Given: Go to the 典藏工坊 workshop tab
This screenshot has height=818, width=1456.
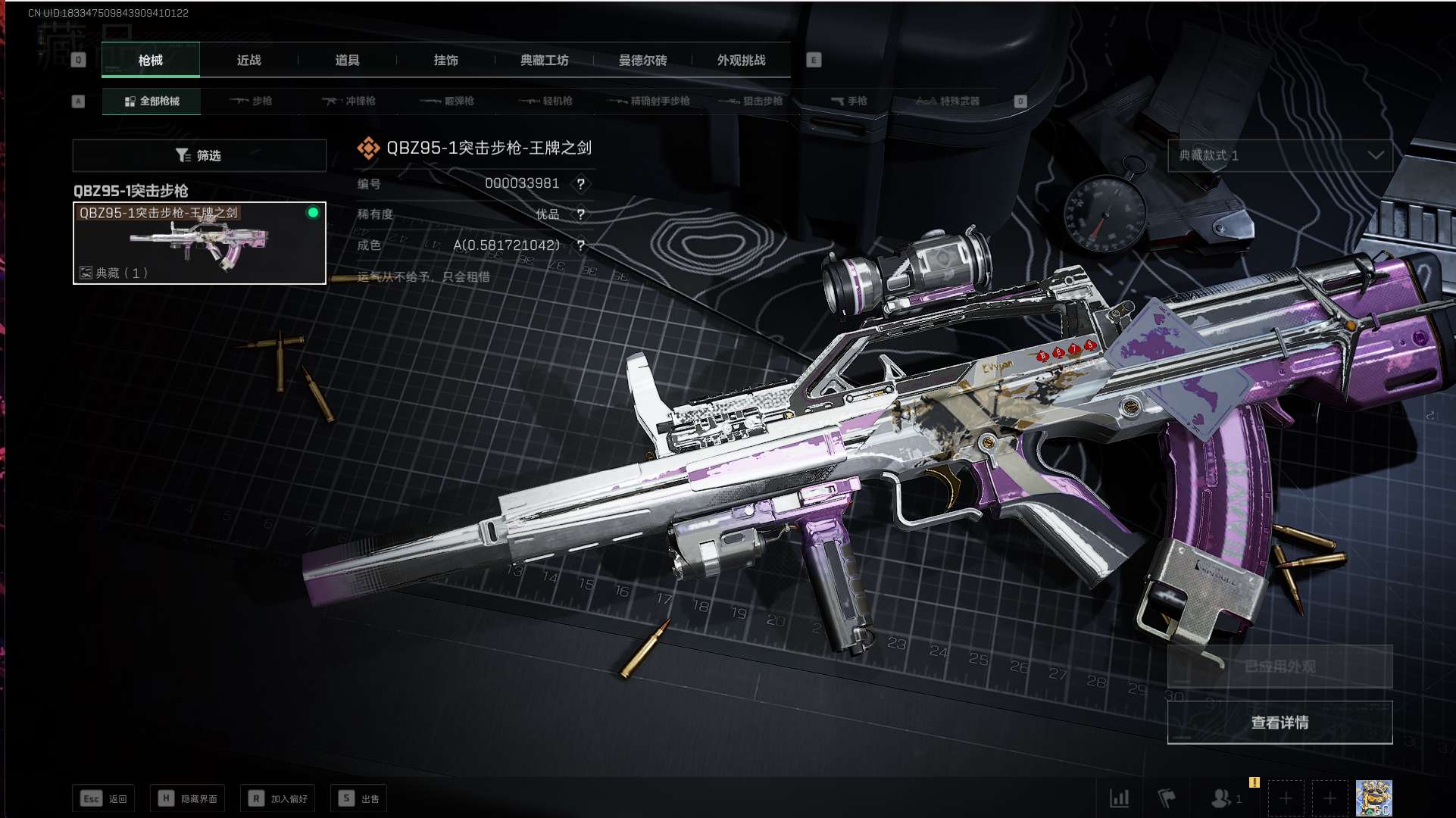Looking at the screenshot, I should coord(544,61).
